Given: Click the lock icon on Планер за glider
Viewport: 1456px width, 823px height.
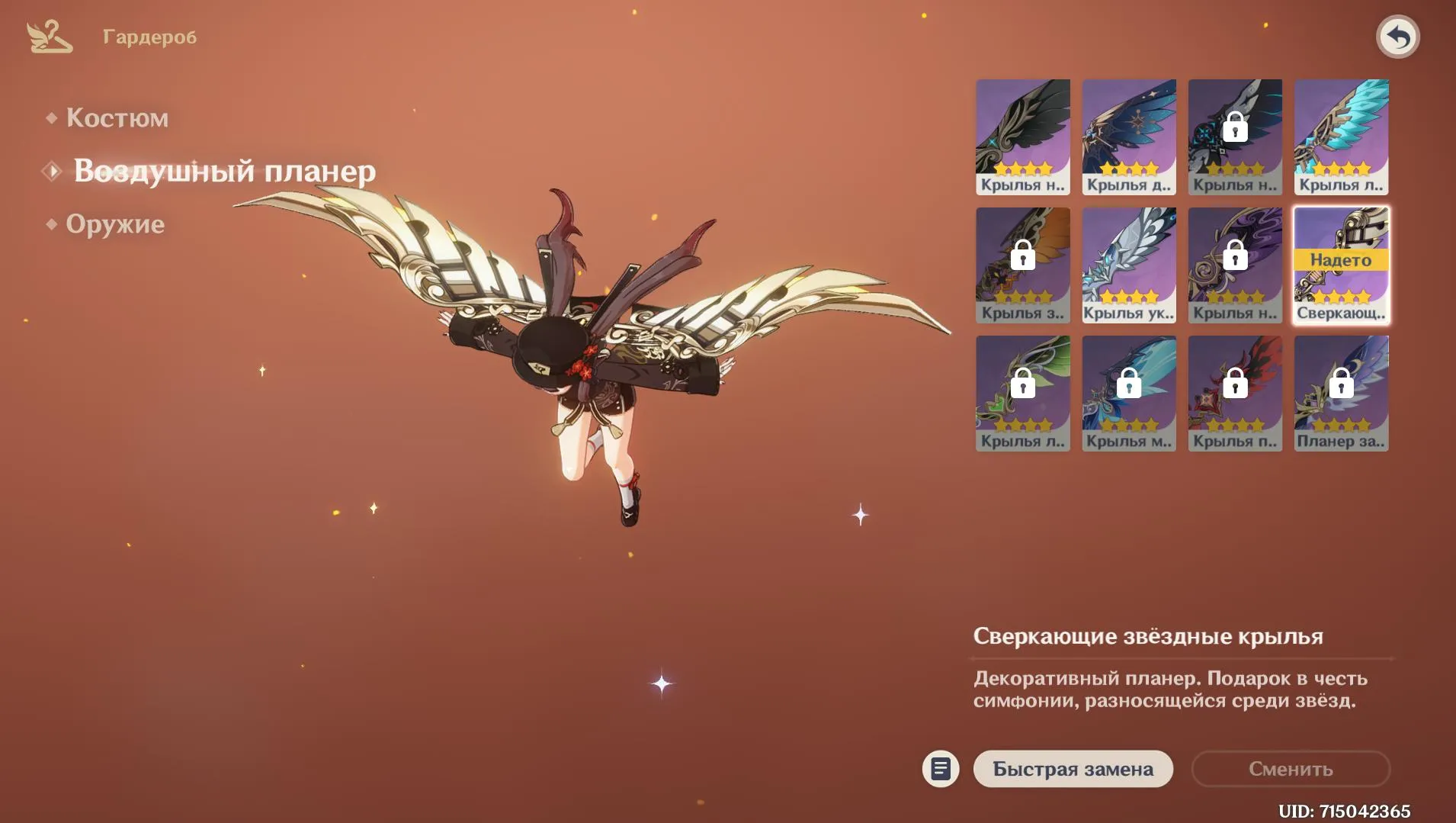Looking at the screenshot, I should (x=1341, y=385).
